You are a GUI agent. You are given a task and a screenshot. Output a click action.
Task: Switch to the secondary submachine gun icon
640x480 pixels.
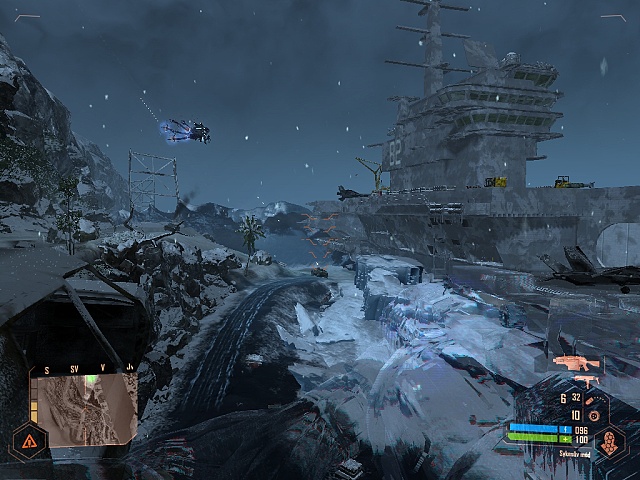tap(586, 381)
